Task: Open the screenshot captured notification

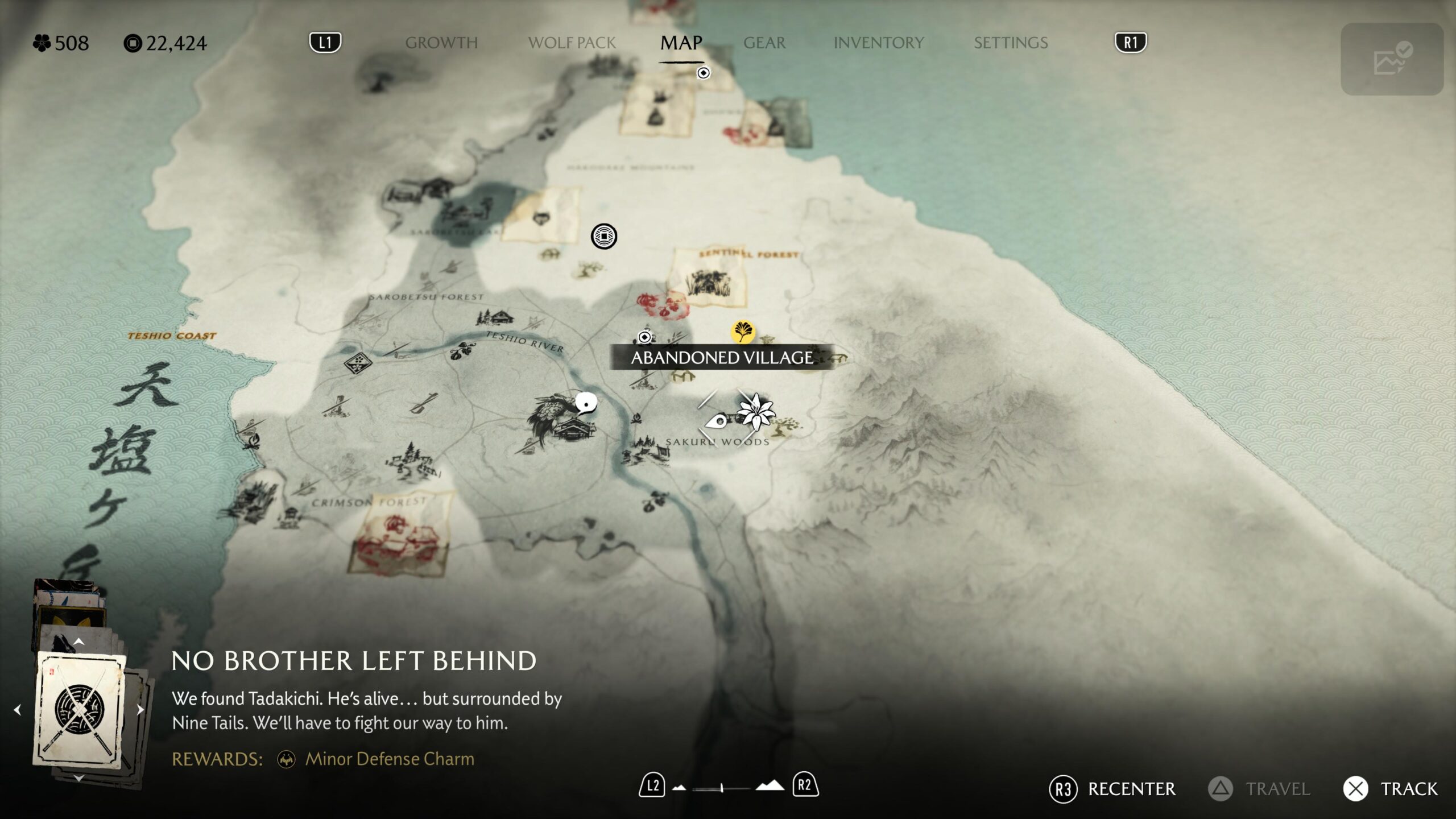Action: [1391, 59]
